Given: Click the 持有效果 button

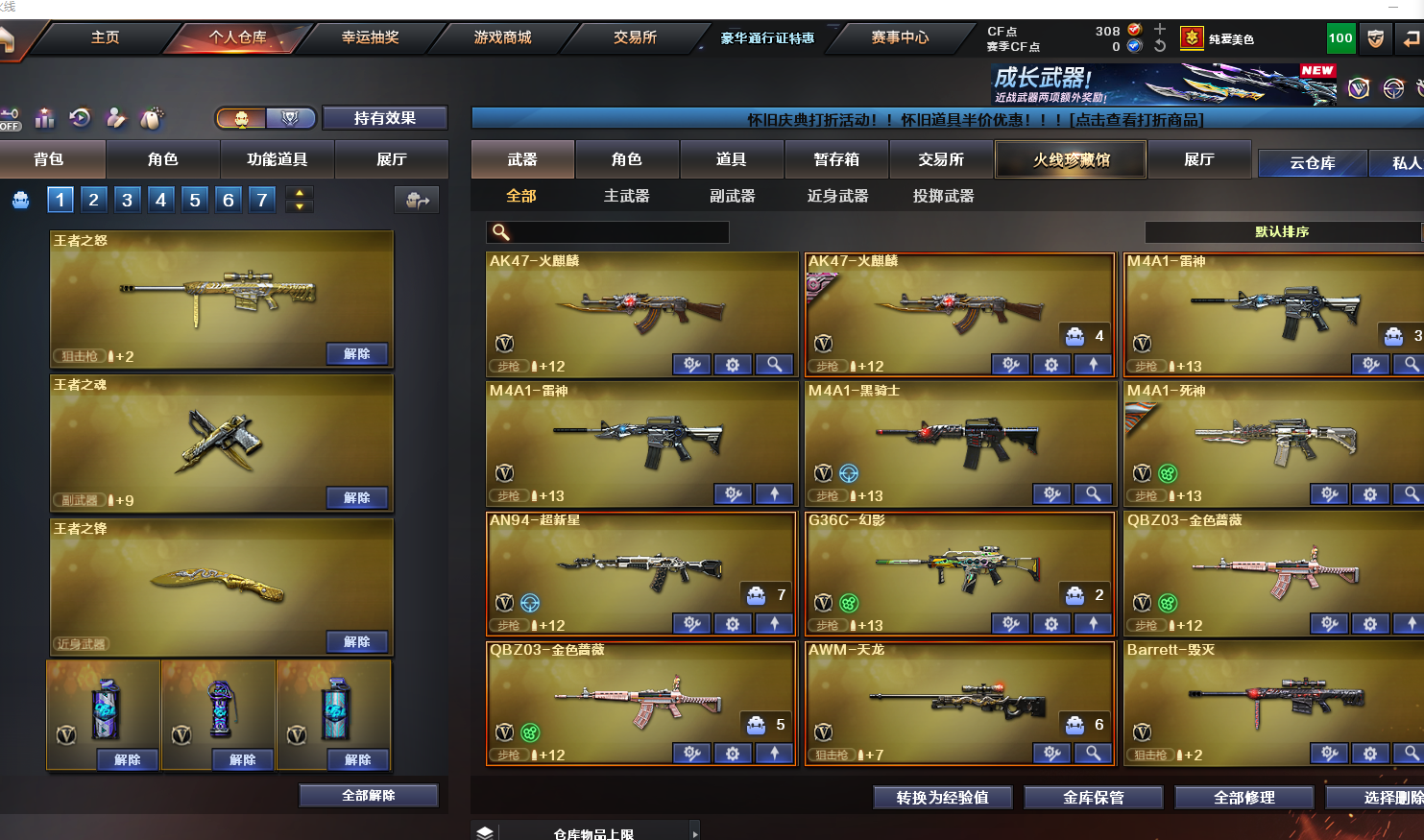Looking at the screenshot, I should [x=384, y=118].
